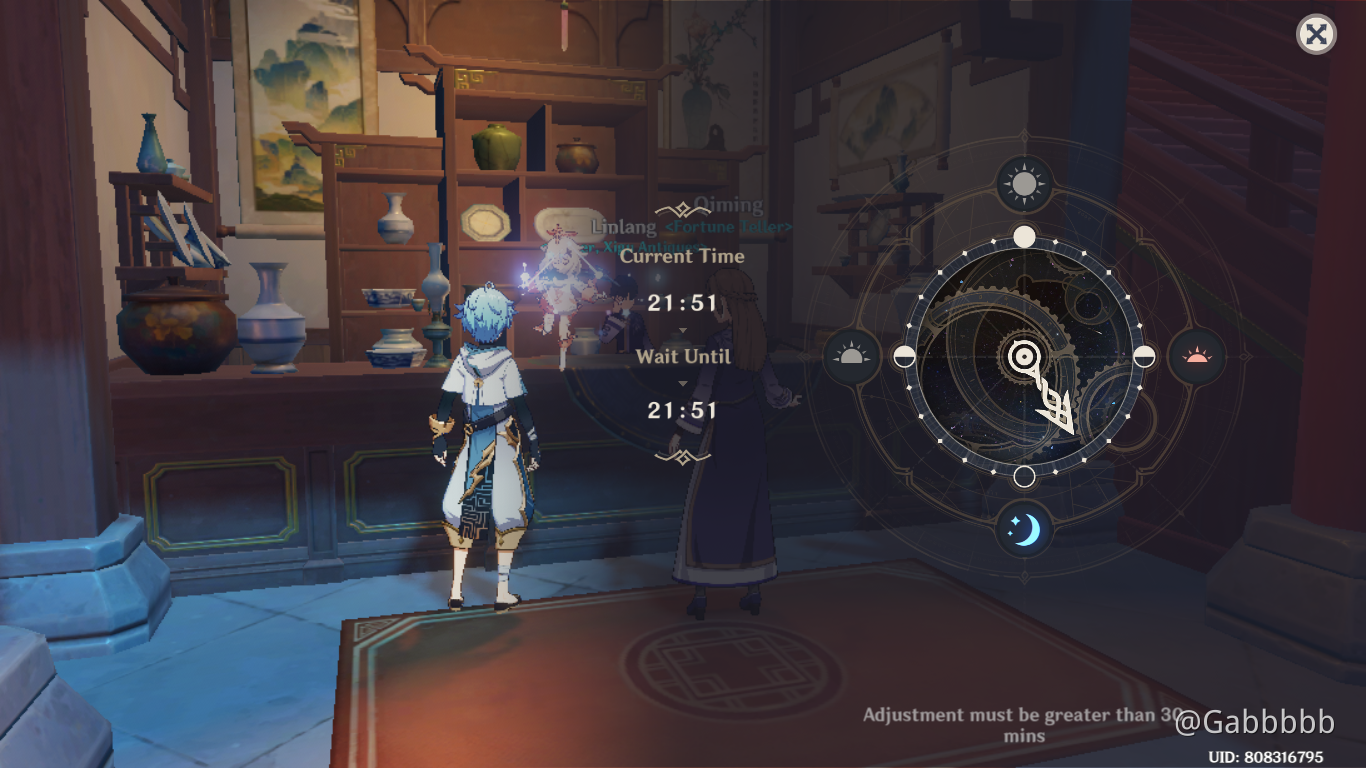
Task: Click the Current Time heading
Action: [x=683, y=256]
